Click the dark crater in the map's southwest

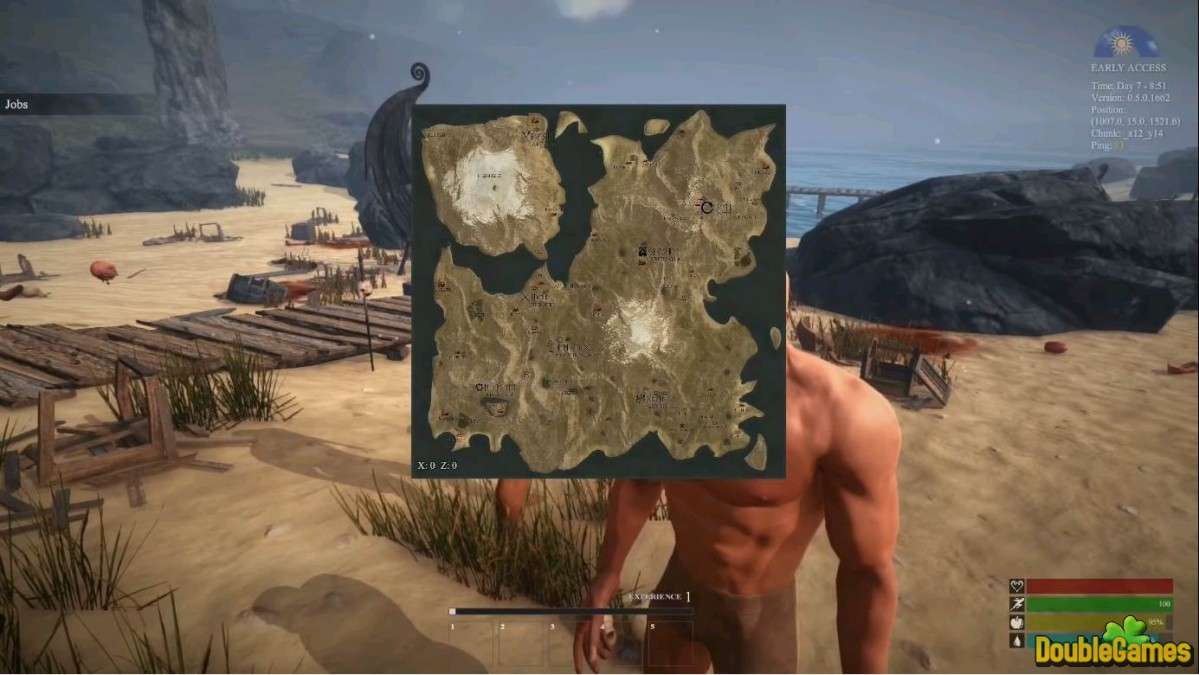(x=494, y=406)
